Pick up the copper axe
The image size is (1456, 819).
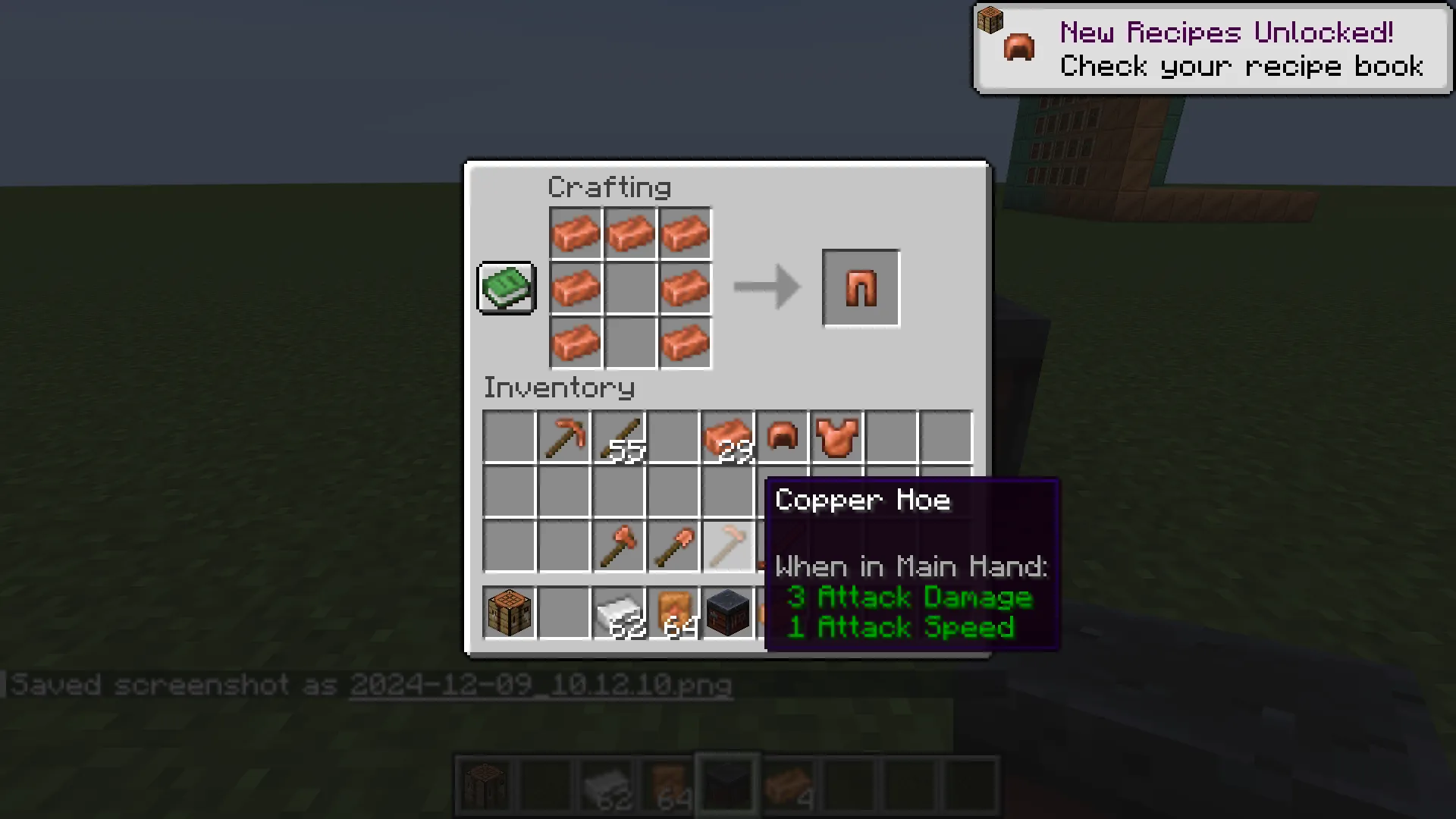pos(619,548)
